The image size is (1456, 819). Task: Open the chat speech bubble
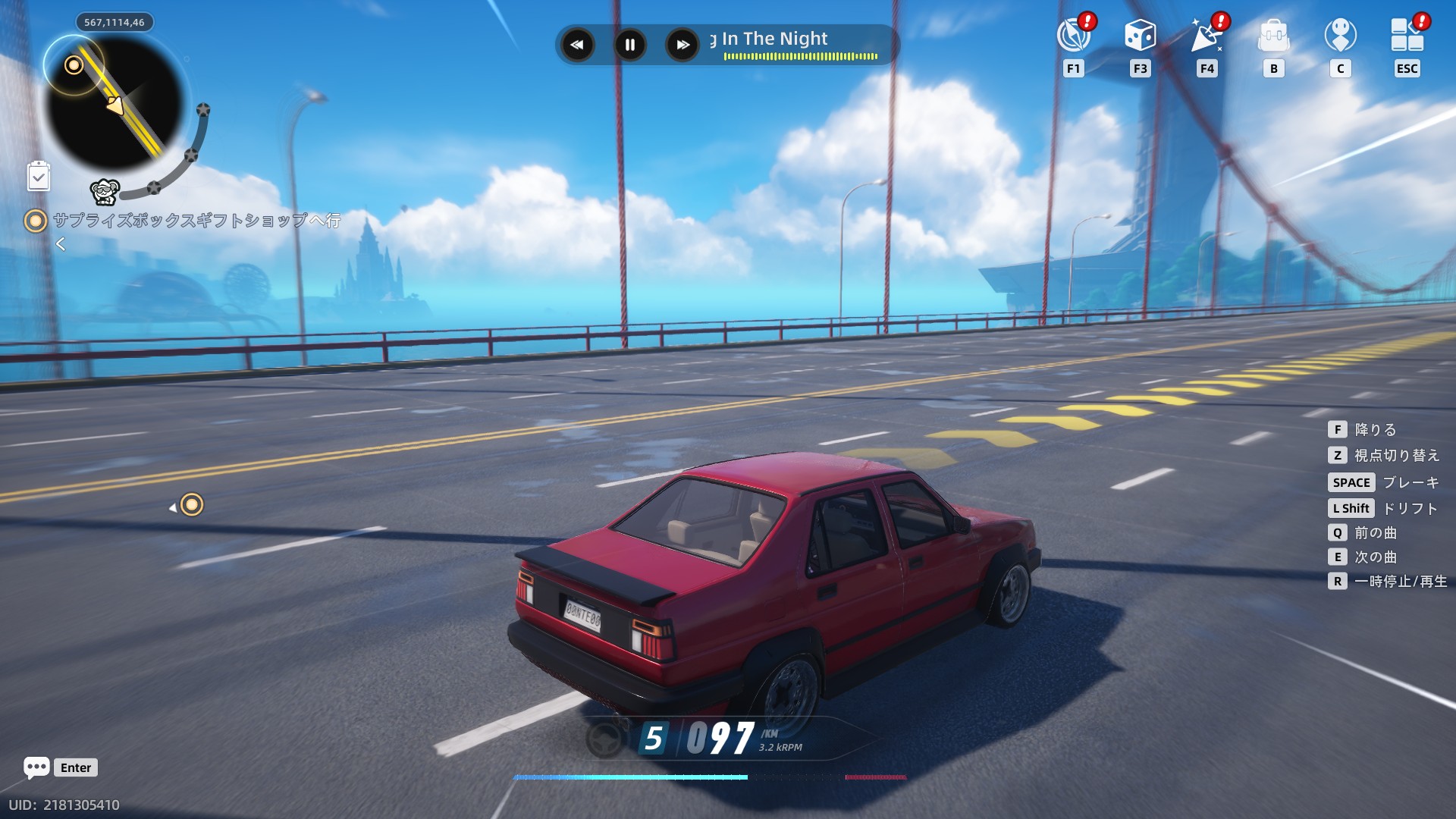point(36,767)
